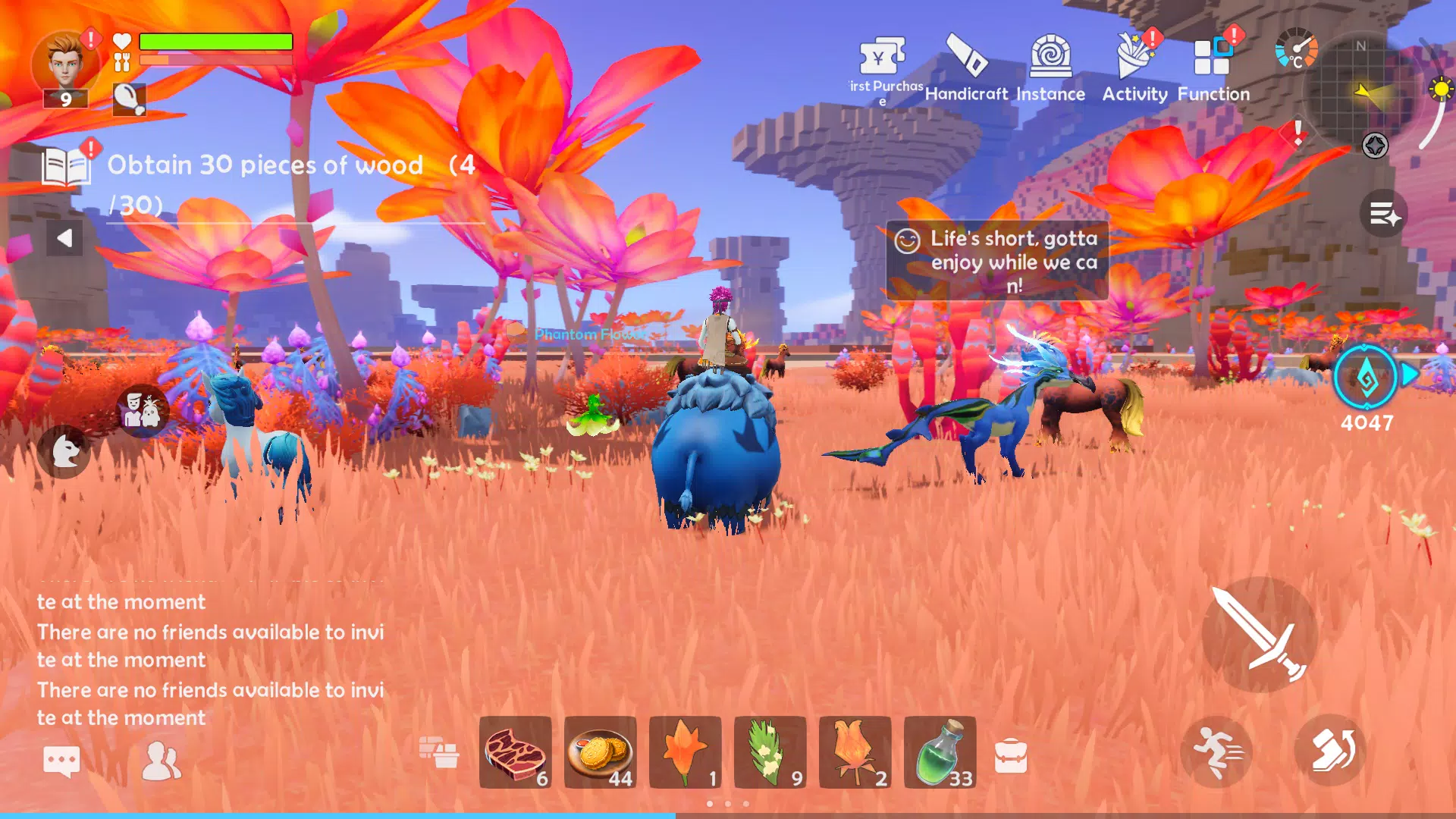Select the orange flower hotbar slot
Viewport: 1456px width, 819px height.
[x=685, y=752]
